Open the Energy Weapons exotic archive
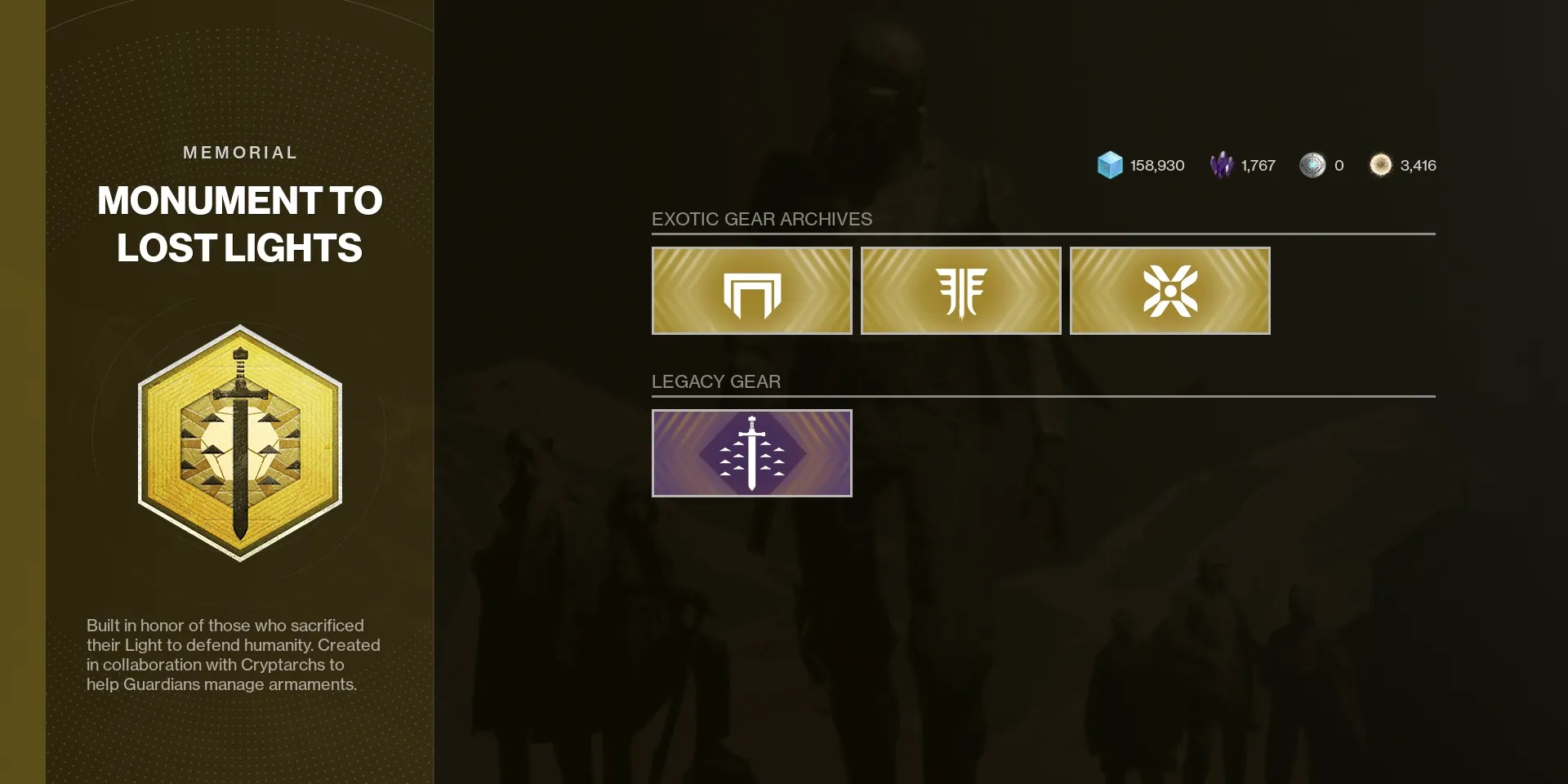 pos(960,290)
